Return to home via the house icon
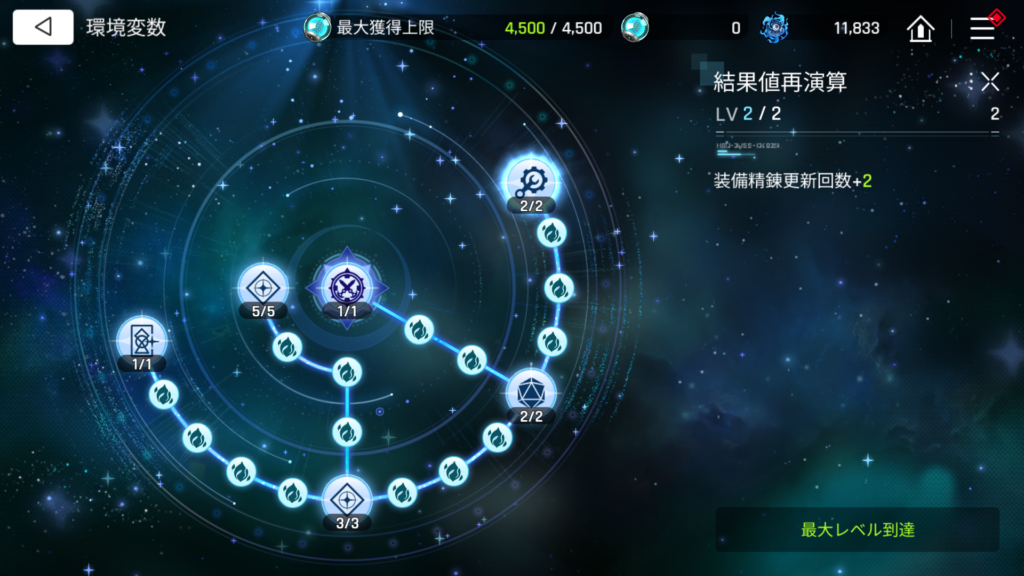This screenshot has width=1024, height=576. pos(920,28)
